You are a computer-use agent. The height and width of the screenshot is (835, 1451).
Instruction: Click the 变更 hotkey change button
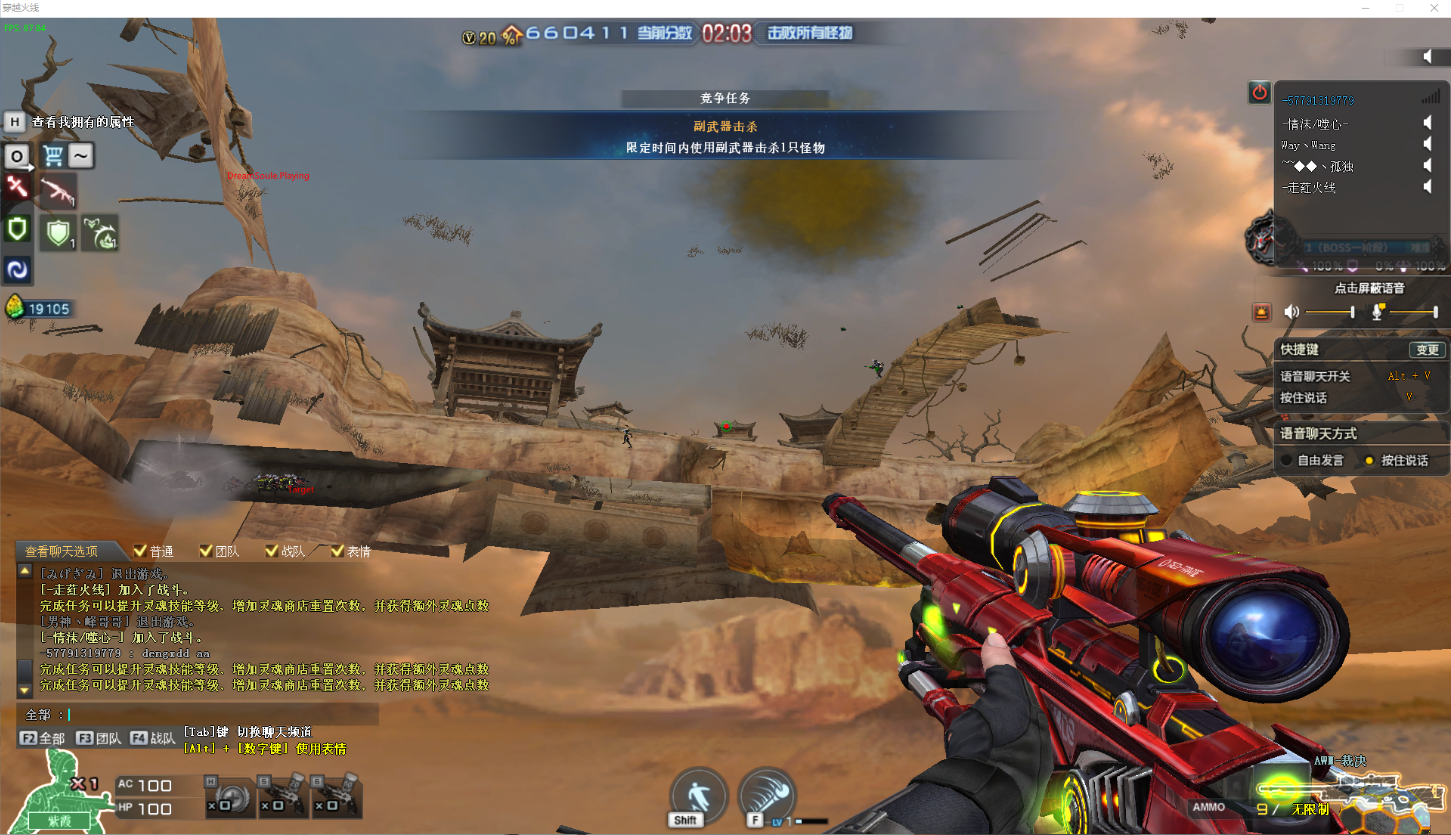click(x=1427, y=350)
